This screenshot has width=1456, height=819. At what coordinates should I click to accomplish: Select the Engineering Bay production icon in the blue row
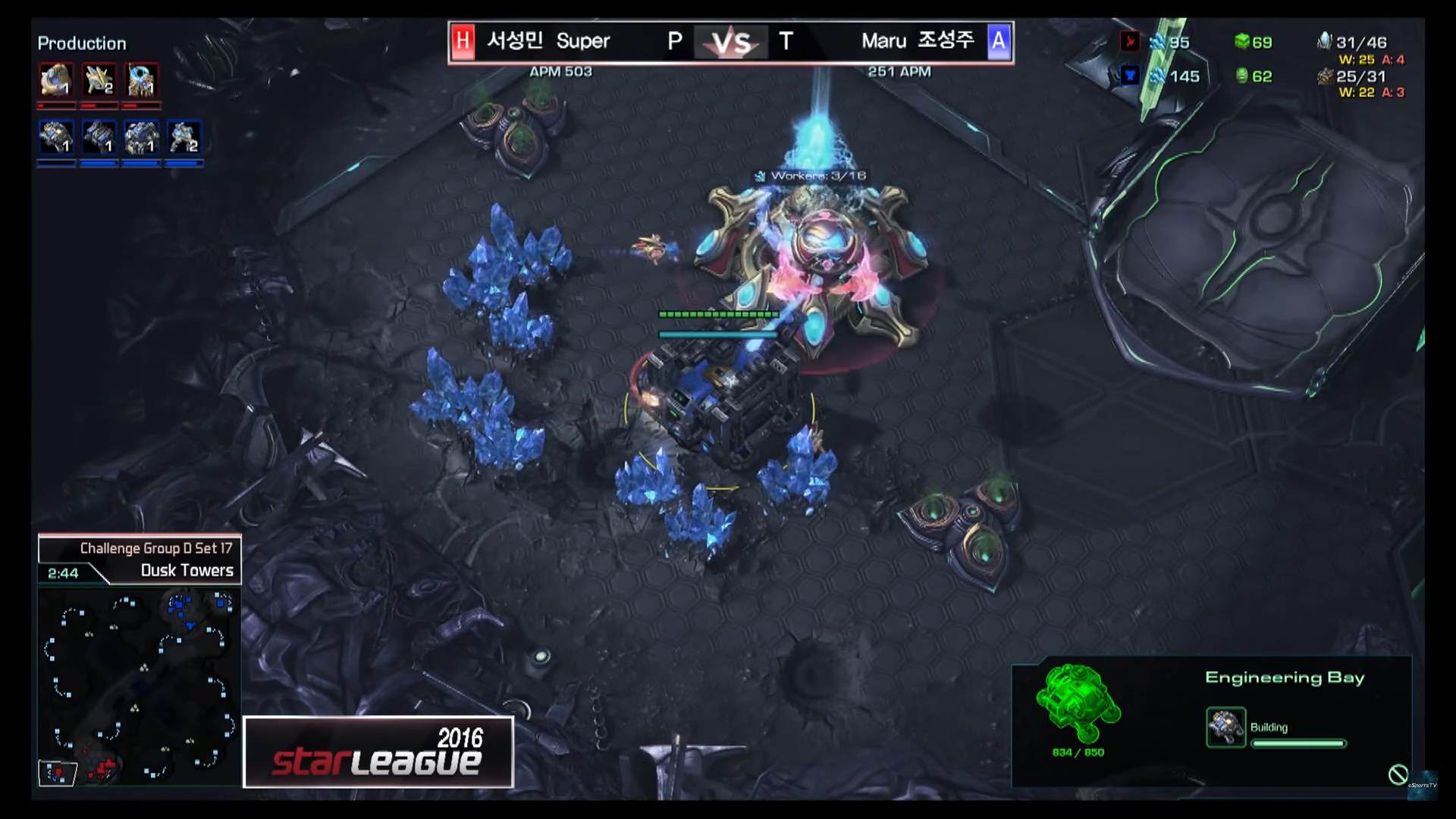(57, 138)
